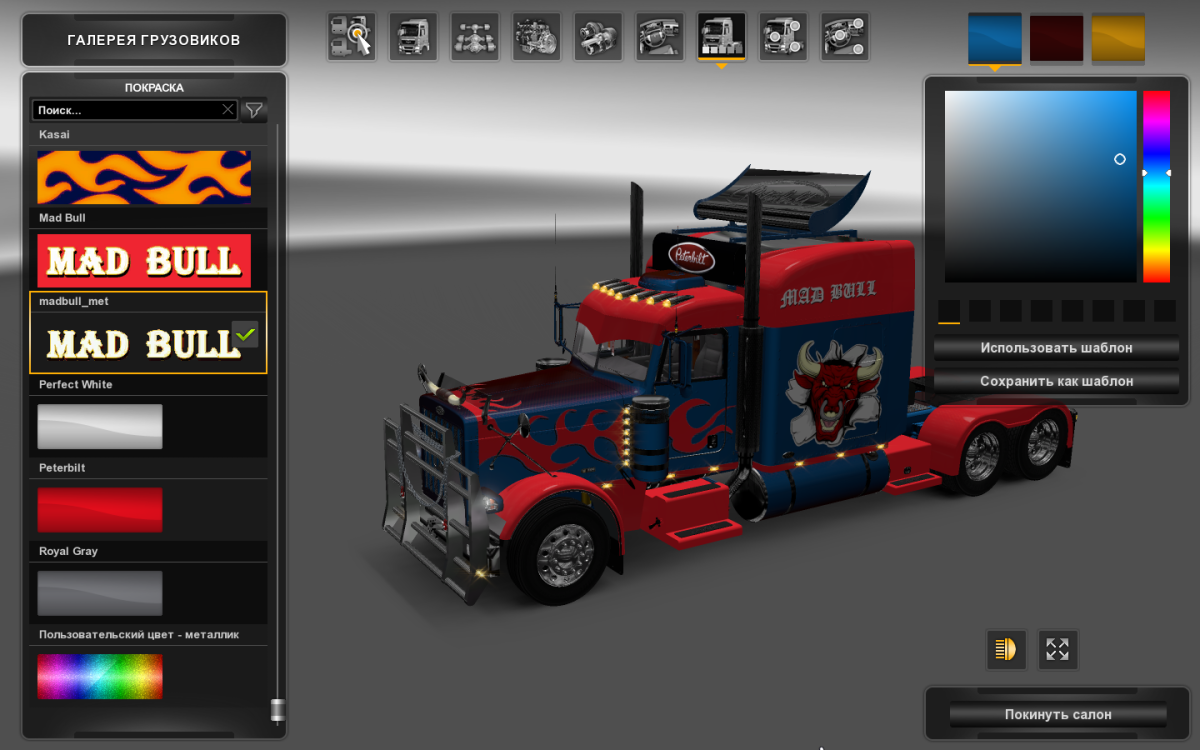Image resolution: width=1200 pixels, height=750 pixels.
Task: Toggle the truck headlights icon
Action: 1006,649
